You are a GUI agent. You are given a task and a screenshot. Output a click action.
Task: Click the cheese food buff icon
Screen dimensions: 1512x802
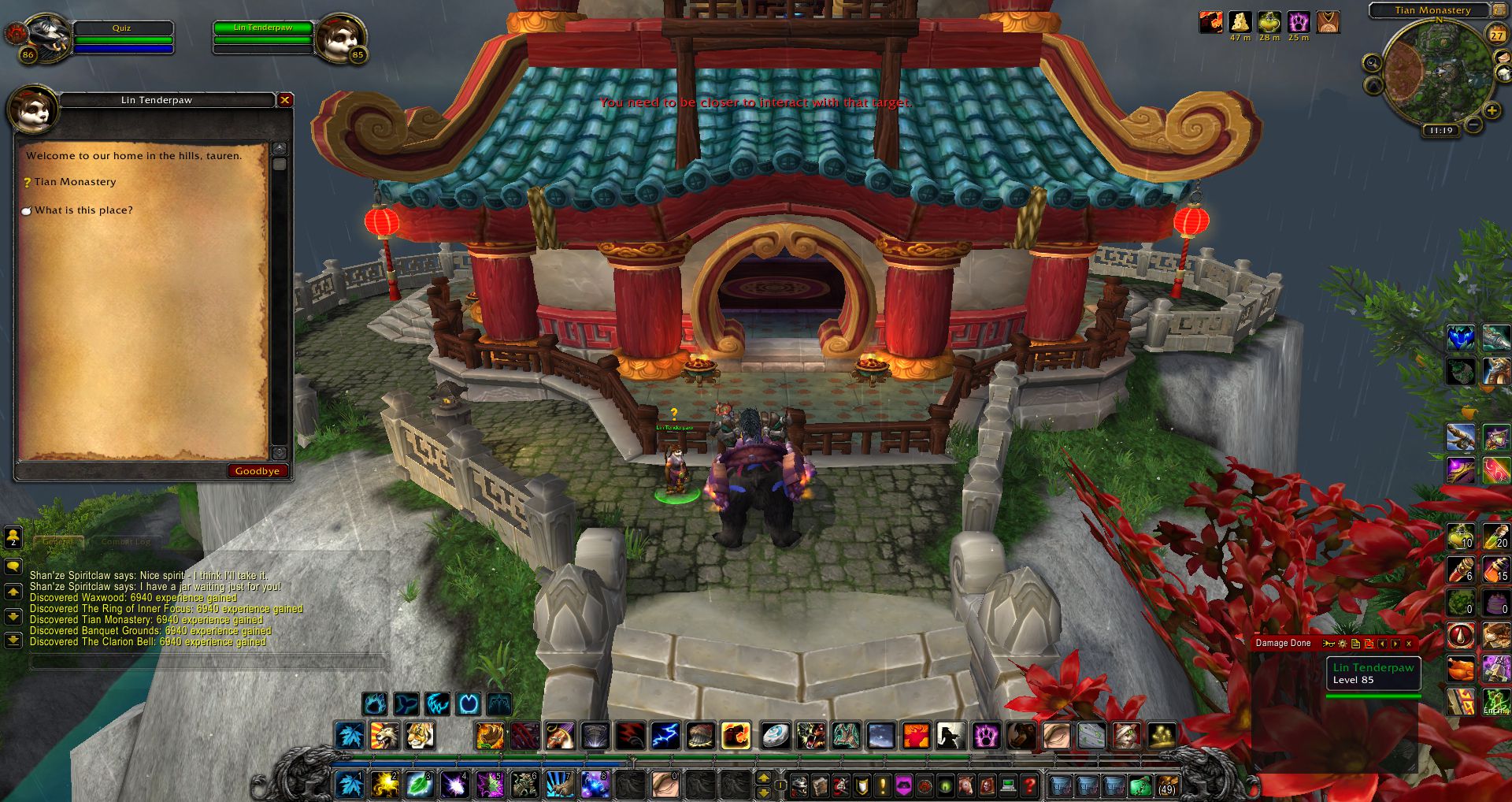1240,22
